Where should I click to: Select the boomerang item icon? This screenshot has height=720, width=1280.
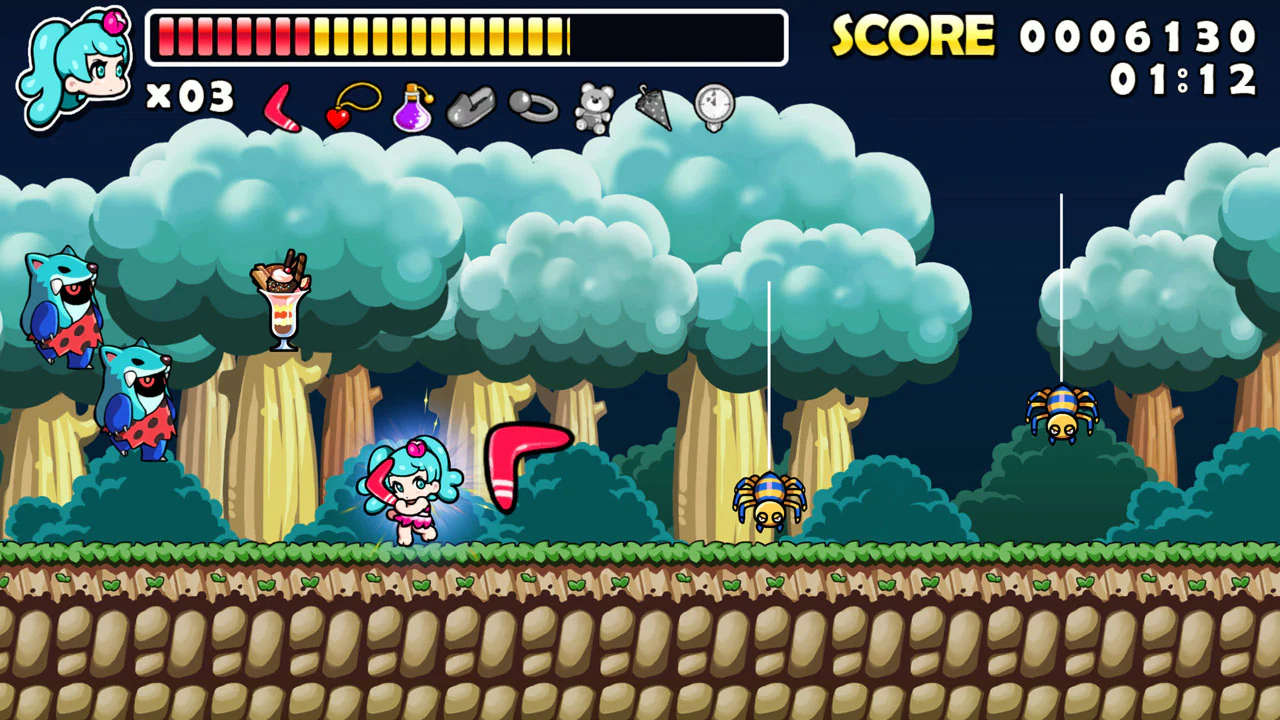283,108
